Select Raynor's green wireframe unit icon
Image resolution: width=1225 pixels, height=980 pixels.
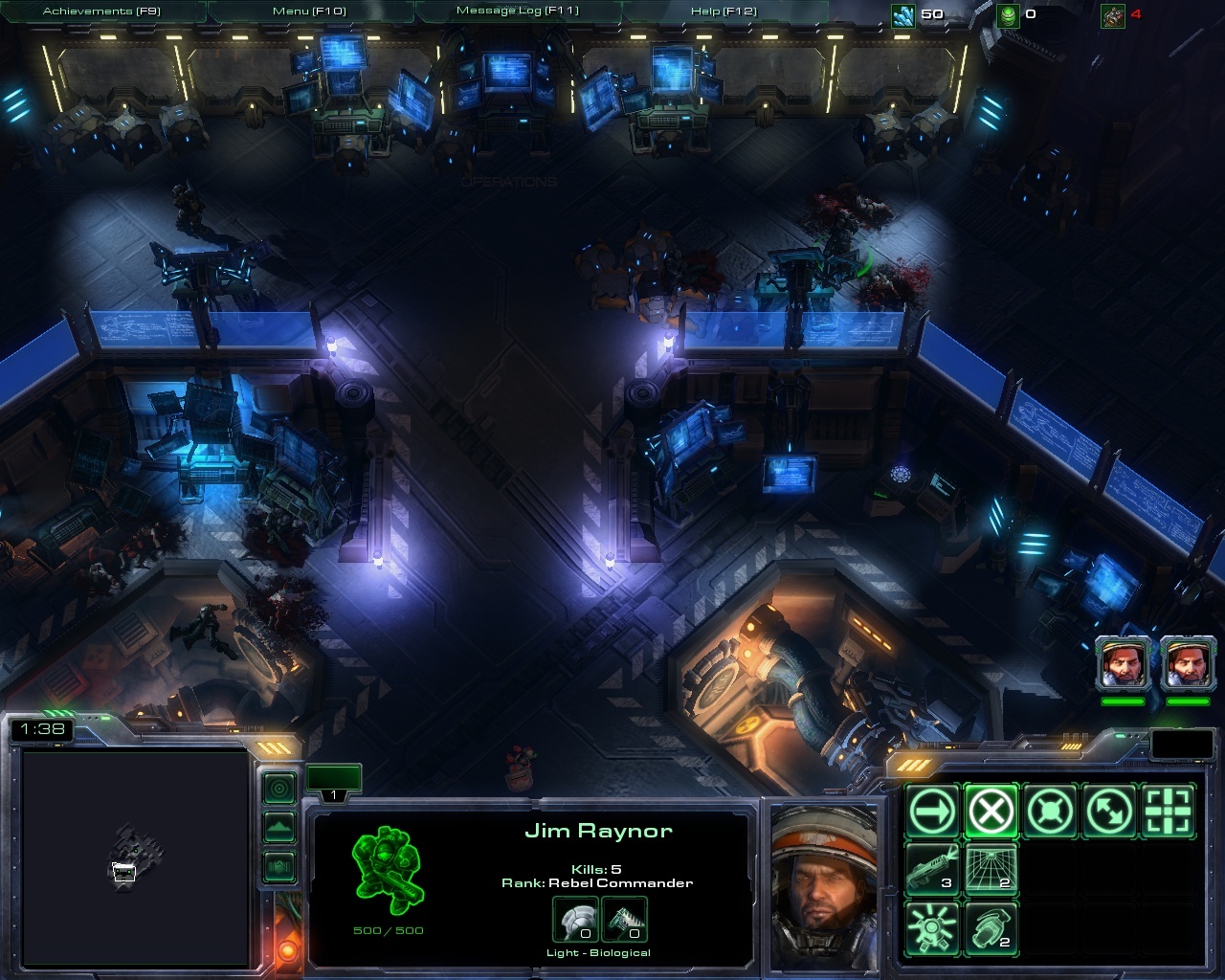389,866
